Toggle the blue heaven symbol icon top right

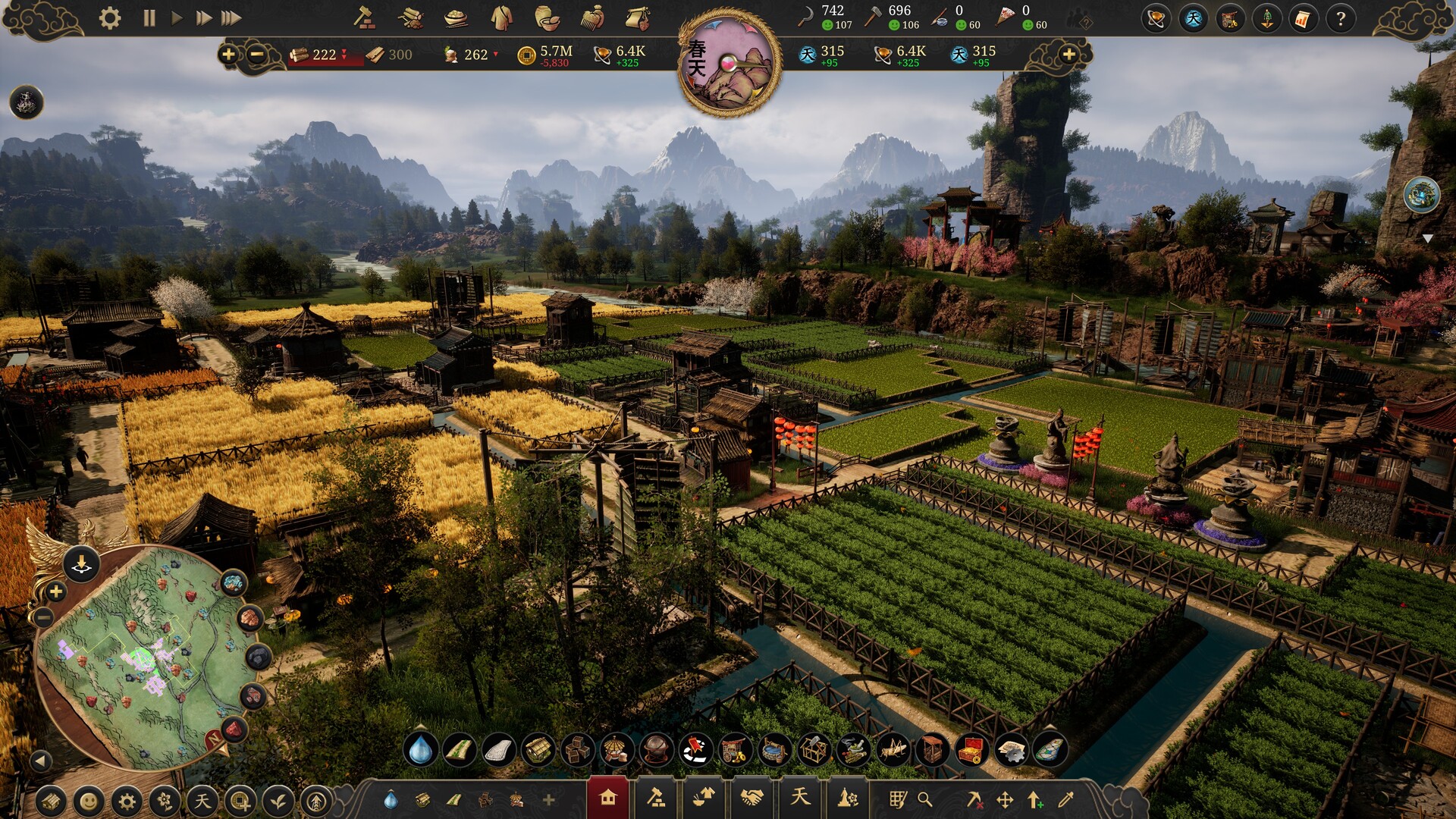coord(1192,19)
